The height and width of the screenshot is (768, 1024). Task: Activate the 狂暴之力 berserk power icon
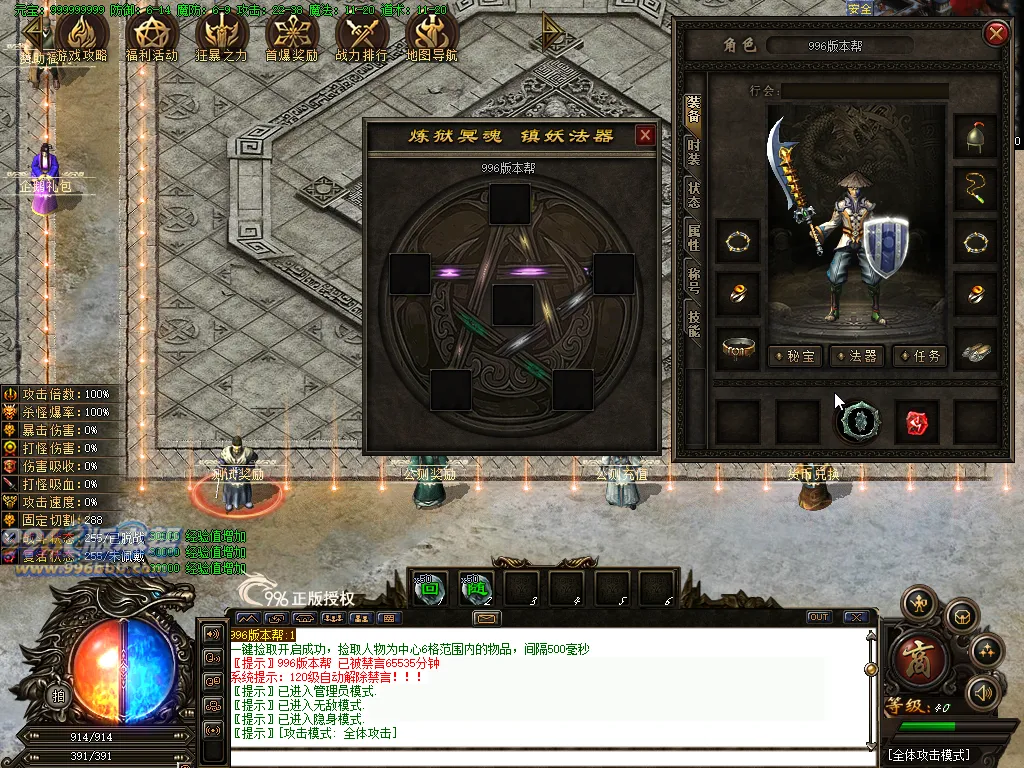[x=222, y=38]
